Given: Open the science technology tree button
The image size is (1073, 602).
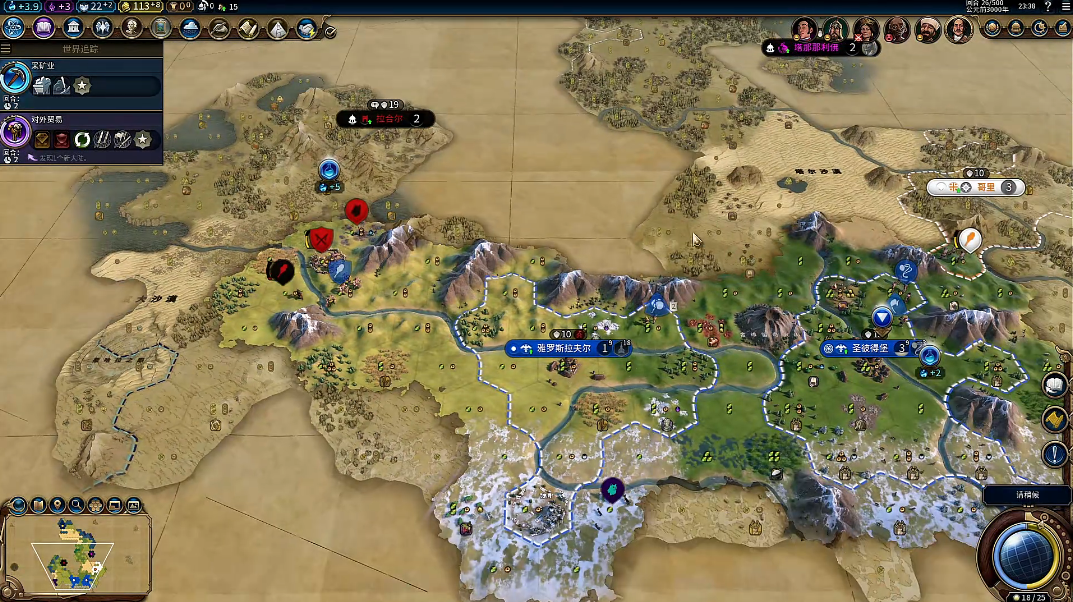Looking at the screenshot, I should pos(14,28).
